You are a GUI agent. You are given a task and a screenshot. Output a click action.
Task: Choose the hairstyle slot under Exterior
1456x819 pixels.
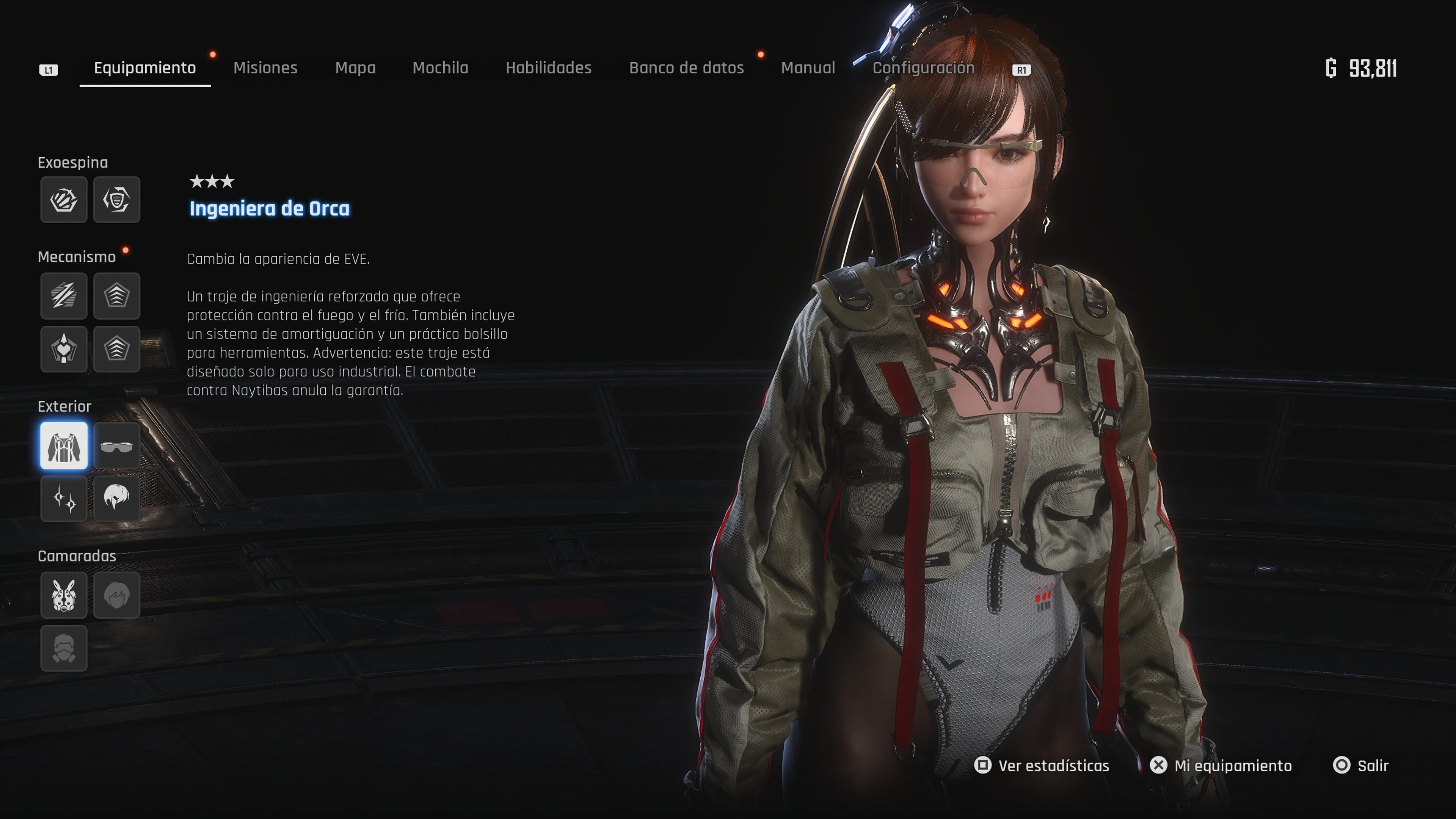click(116, 499)
